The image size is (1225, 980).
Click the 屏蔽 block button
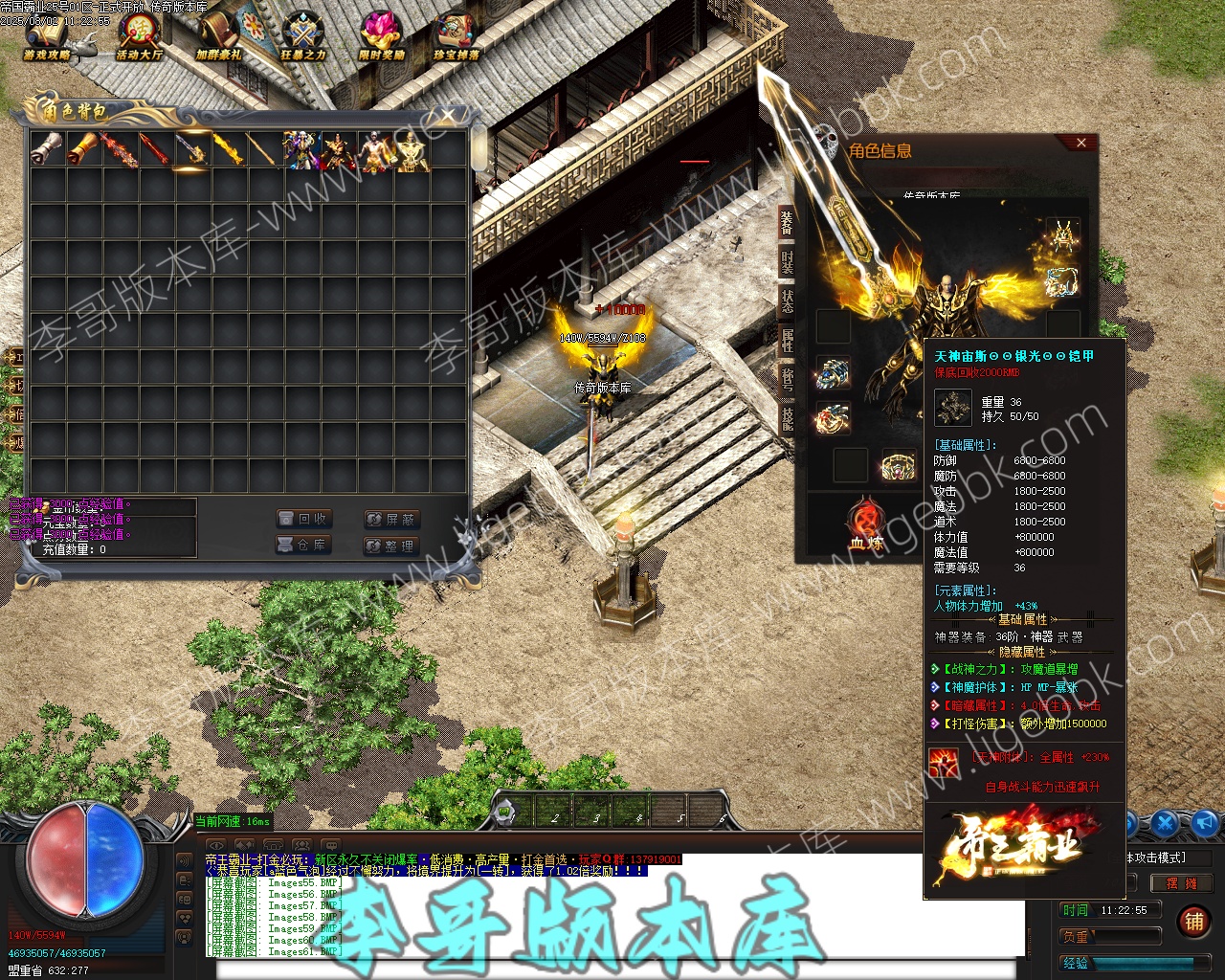[391, 519]
